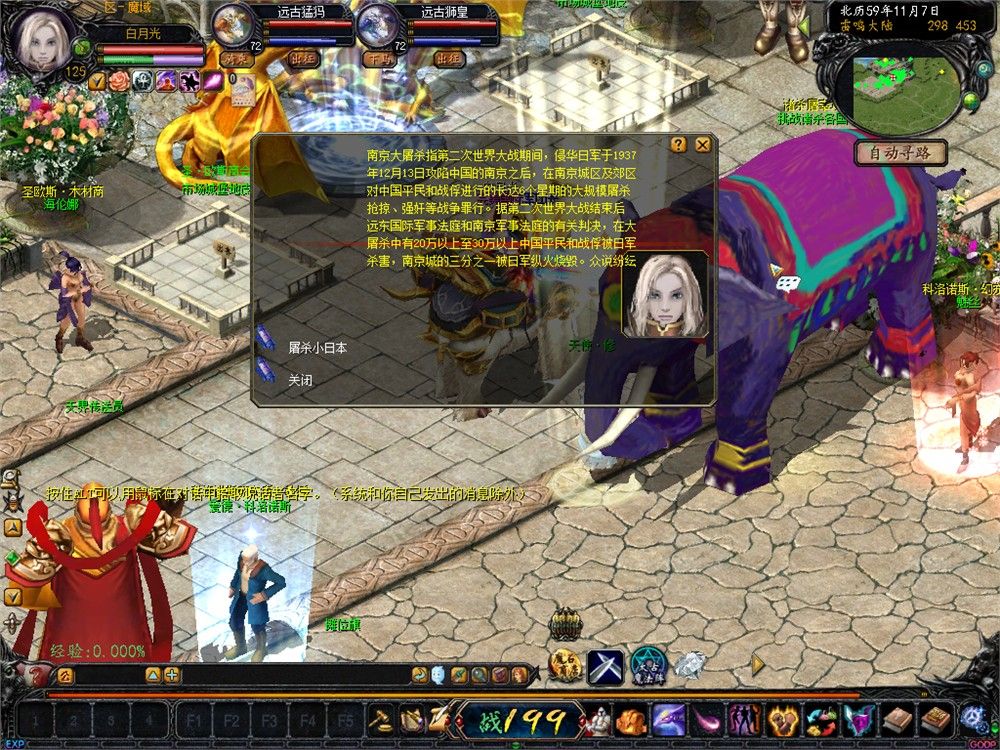Click the yellow arrow beside the skill icons
Screen dimensions: 1000x750
pyautogui.click(x=758, y=663)
